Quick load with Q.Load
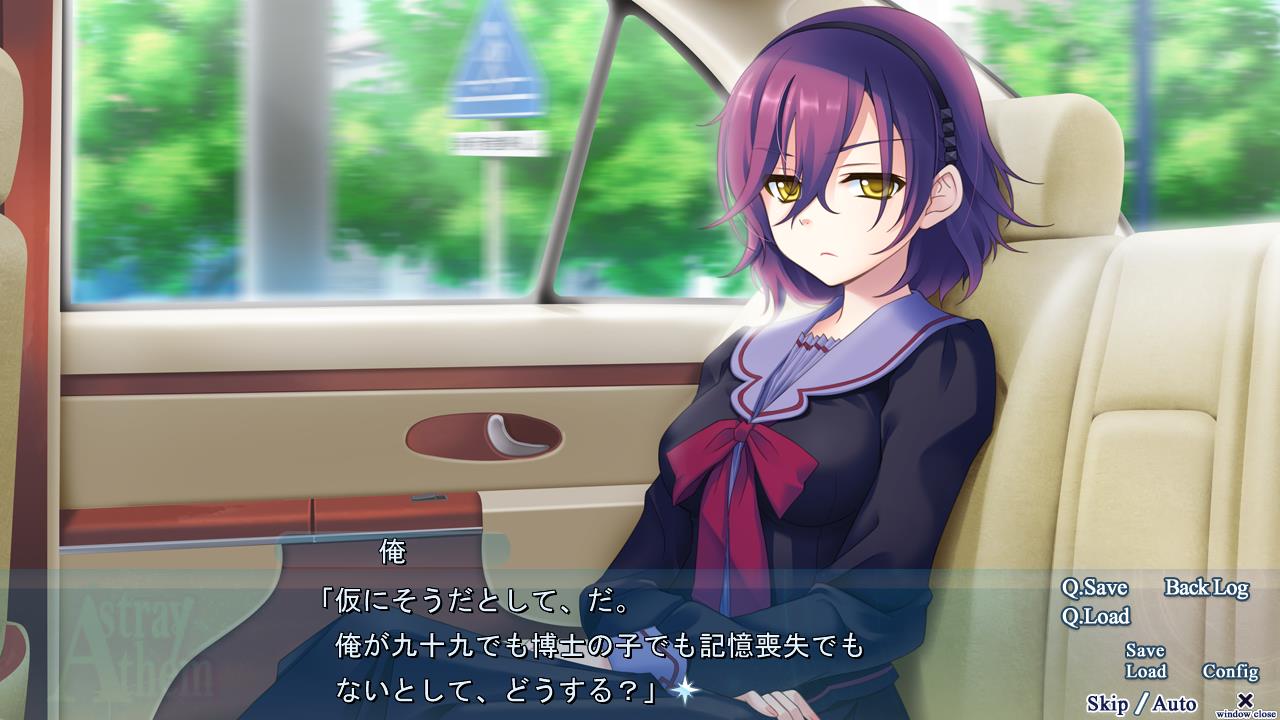Screen dimensions: 1280x720 1095,617
